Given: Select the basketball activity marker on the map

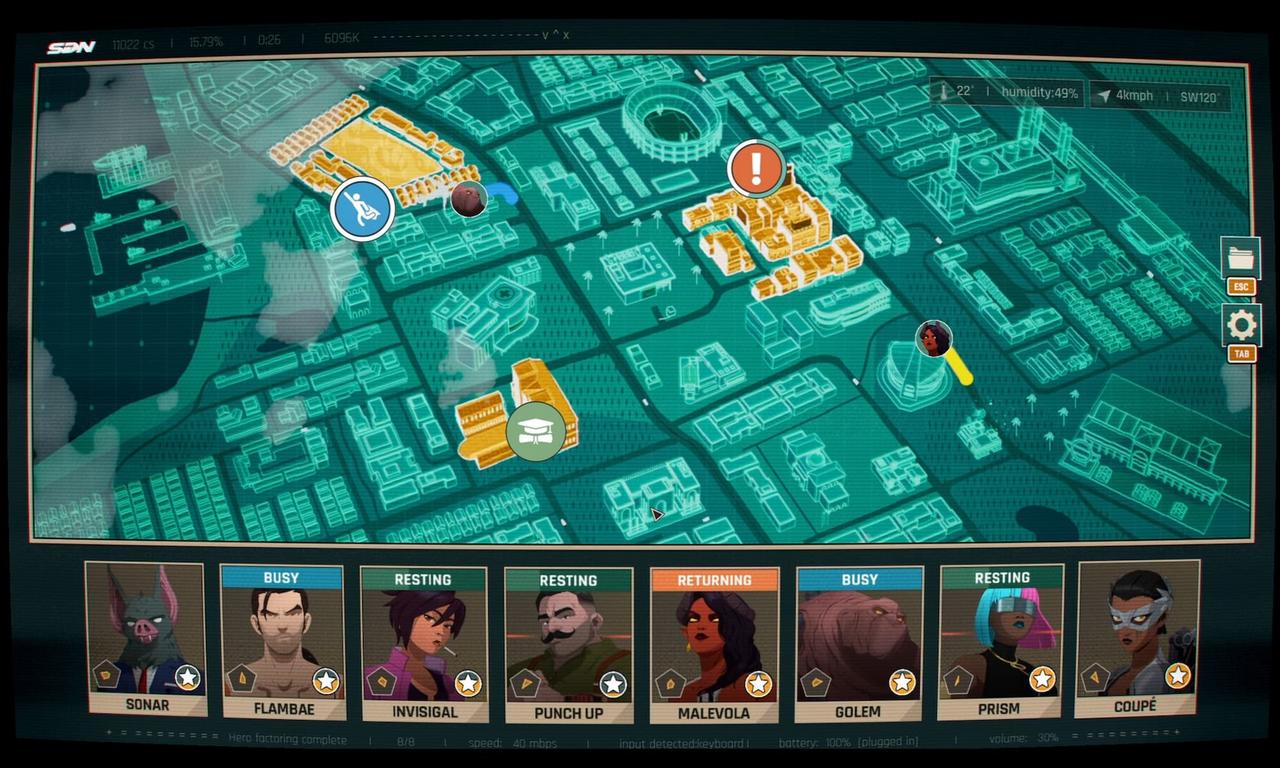Looking at the screenshot, I should tap(361, 209).
